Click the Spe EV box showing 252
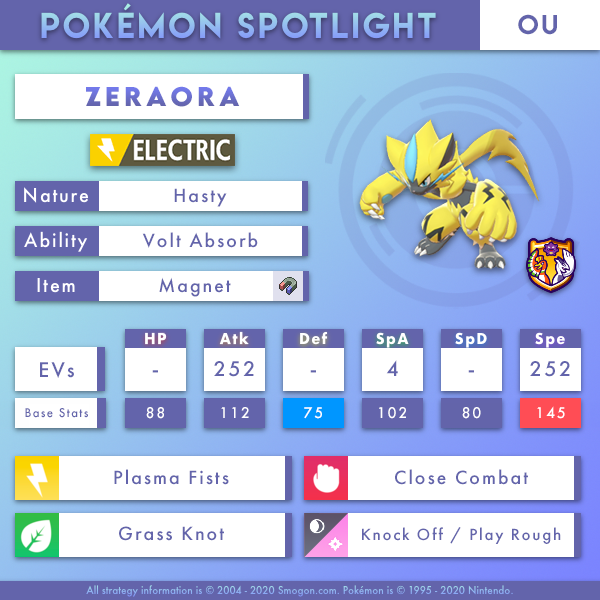This screenshot has width=600, height=600. pyautogui.click(x=549, y=370)
